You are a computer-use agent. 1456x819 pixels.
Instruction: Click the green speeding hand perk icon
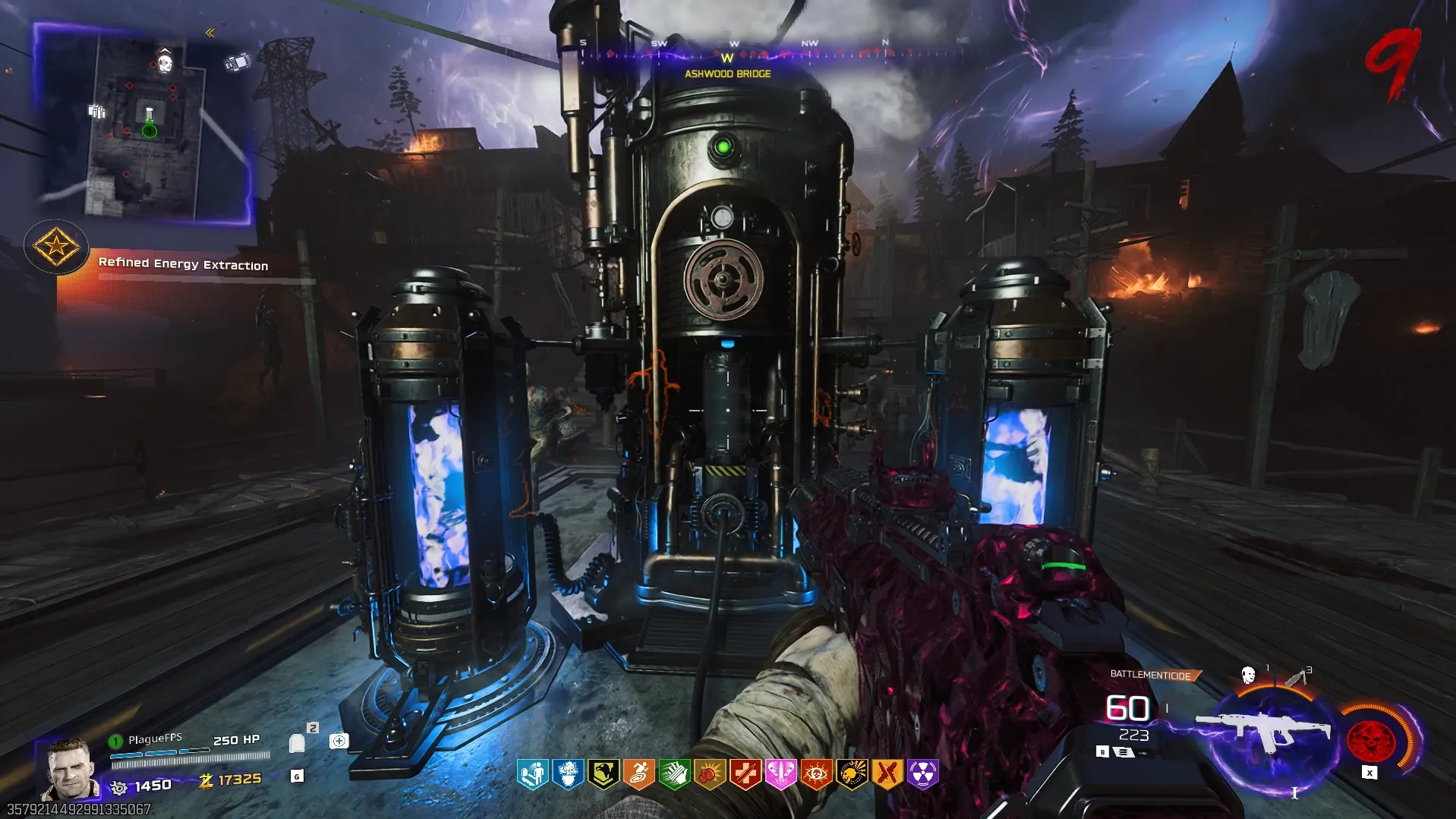click(674, 774)
